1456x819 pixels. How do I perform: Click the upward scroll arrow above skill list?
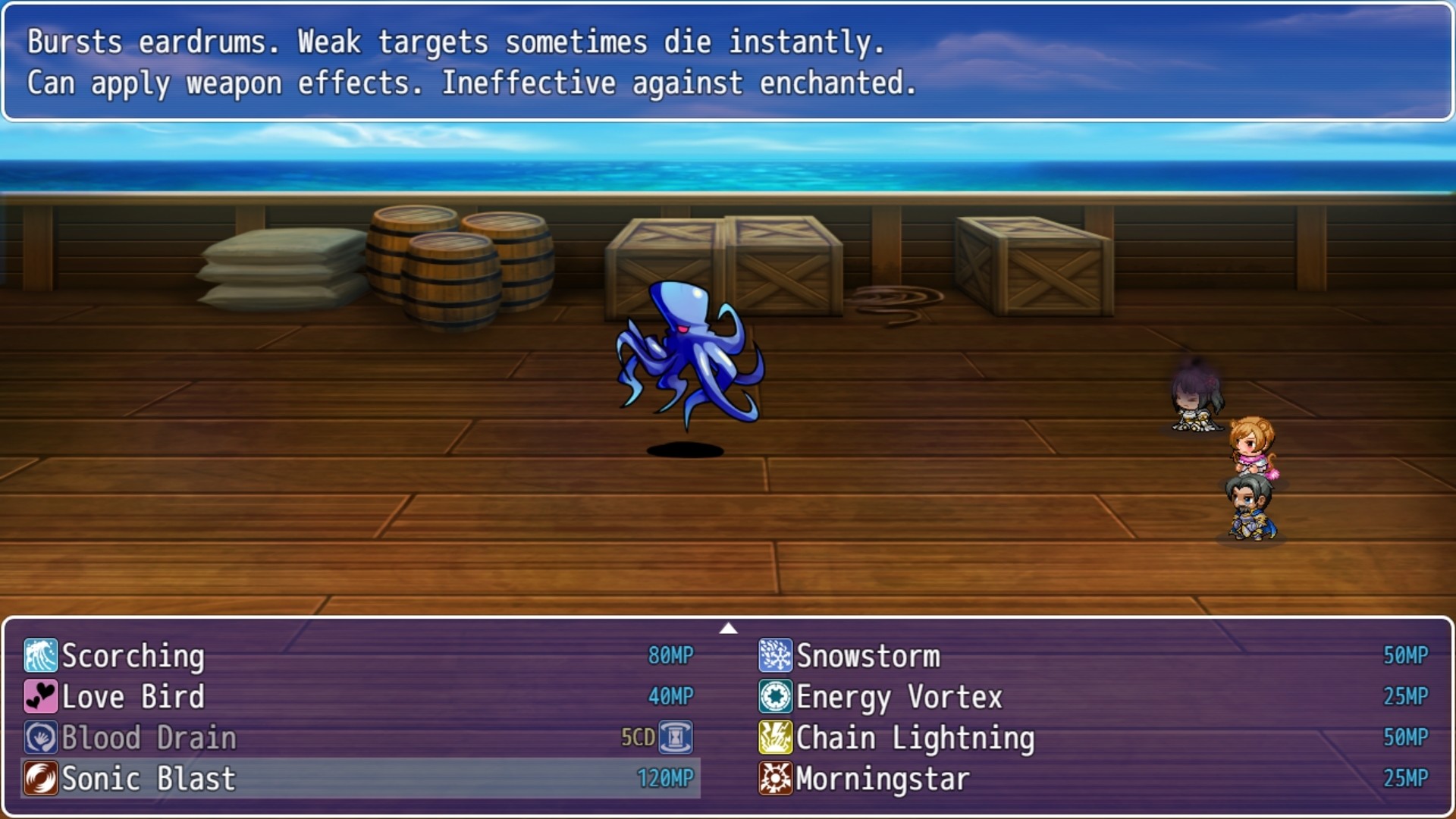click(729, 627)
